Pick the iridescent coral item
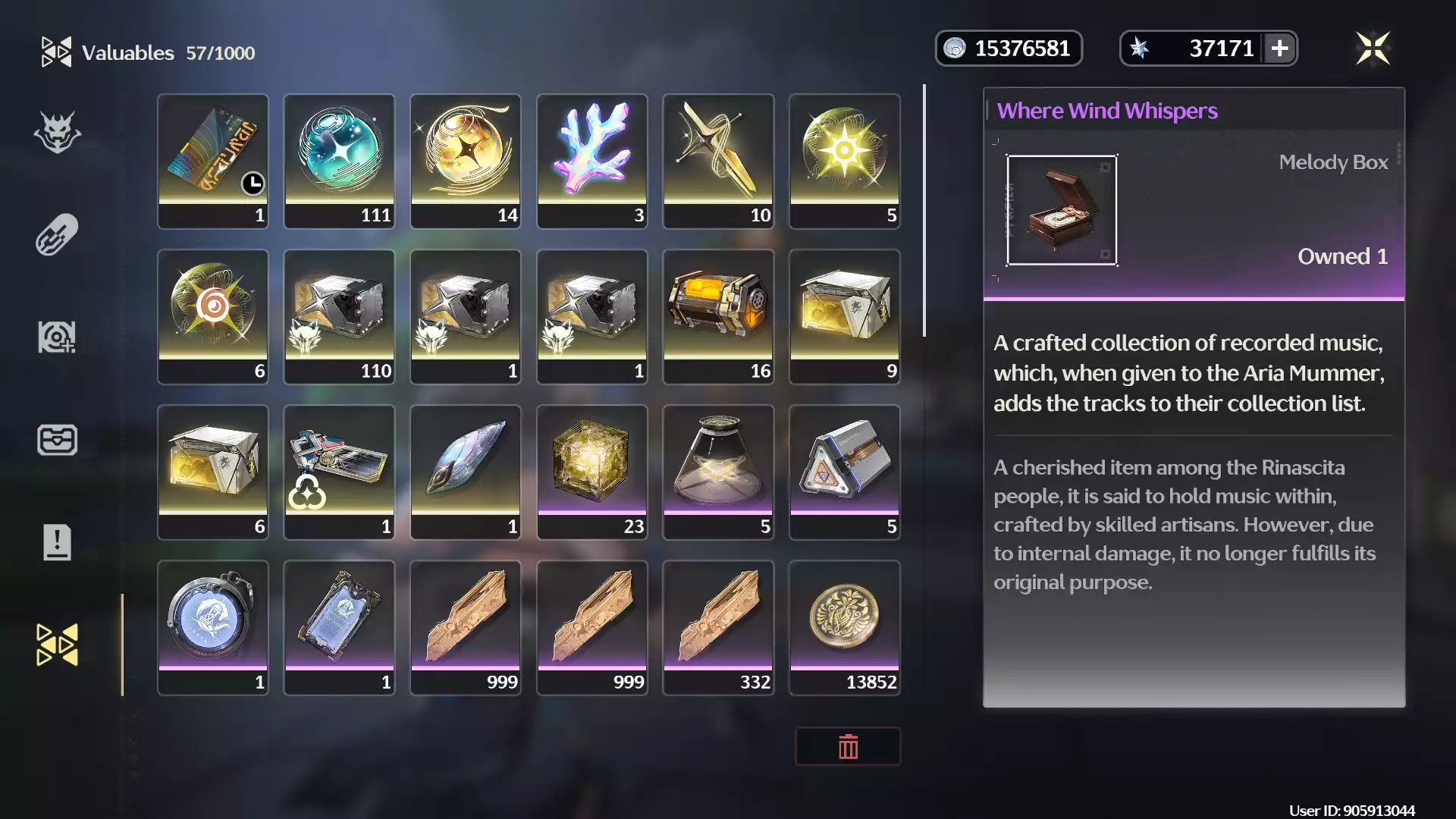This screenshot has height=819, width=1456. (592, 160)
